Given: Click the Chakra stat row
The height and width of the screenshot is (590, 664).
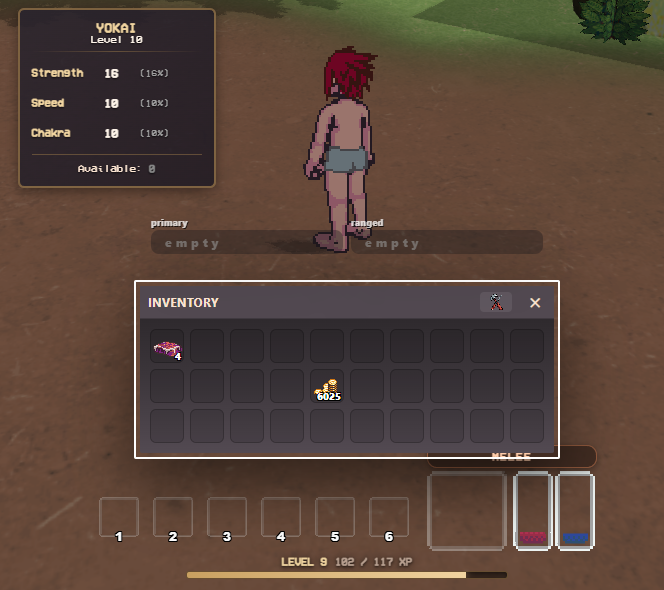Looking at the screenshot, I should tap(100, 133).
